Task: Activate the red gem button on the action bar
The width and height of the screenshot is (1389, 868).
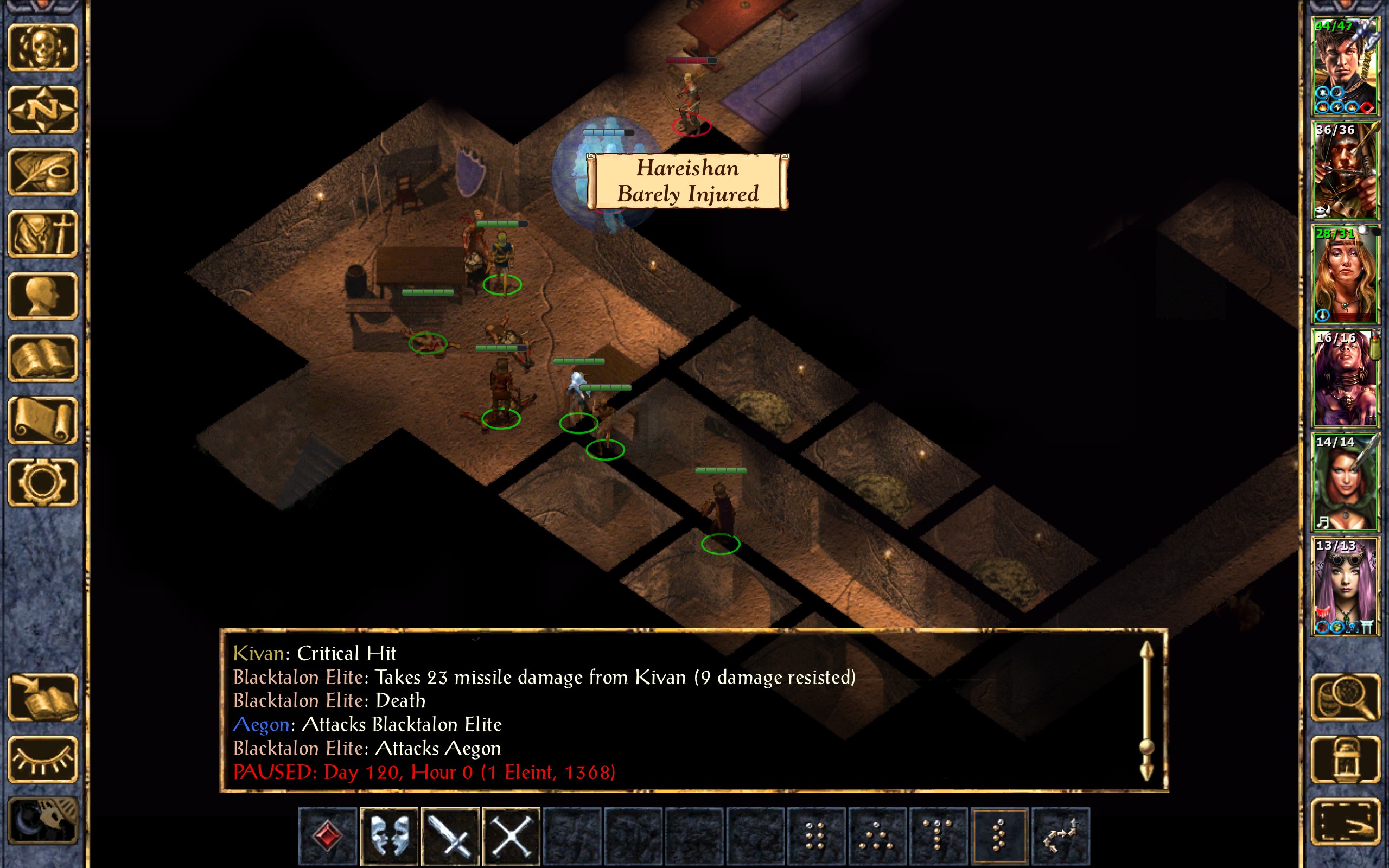Action: pyautogui.click(x=328, y=836)
